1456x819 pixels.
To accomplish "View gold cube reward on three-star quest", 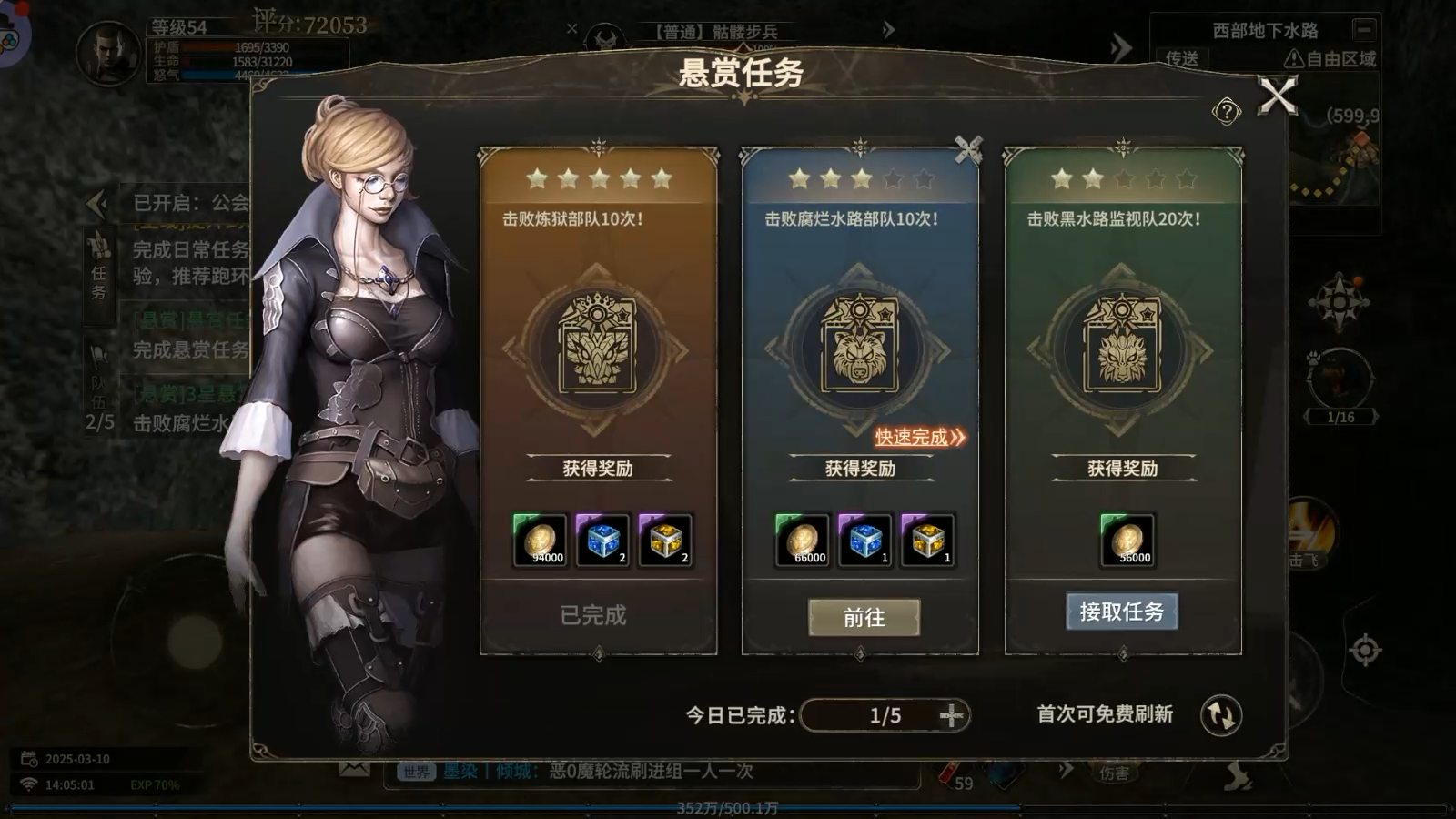I will pos(927,541).
